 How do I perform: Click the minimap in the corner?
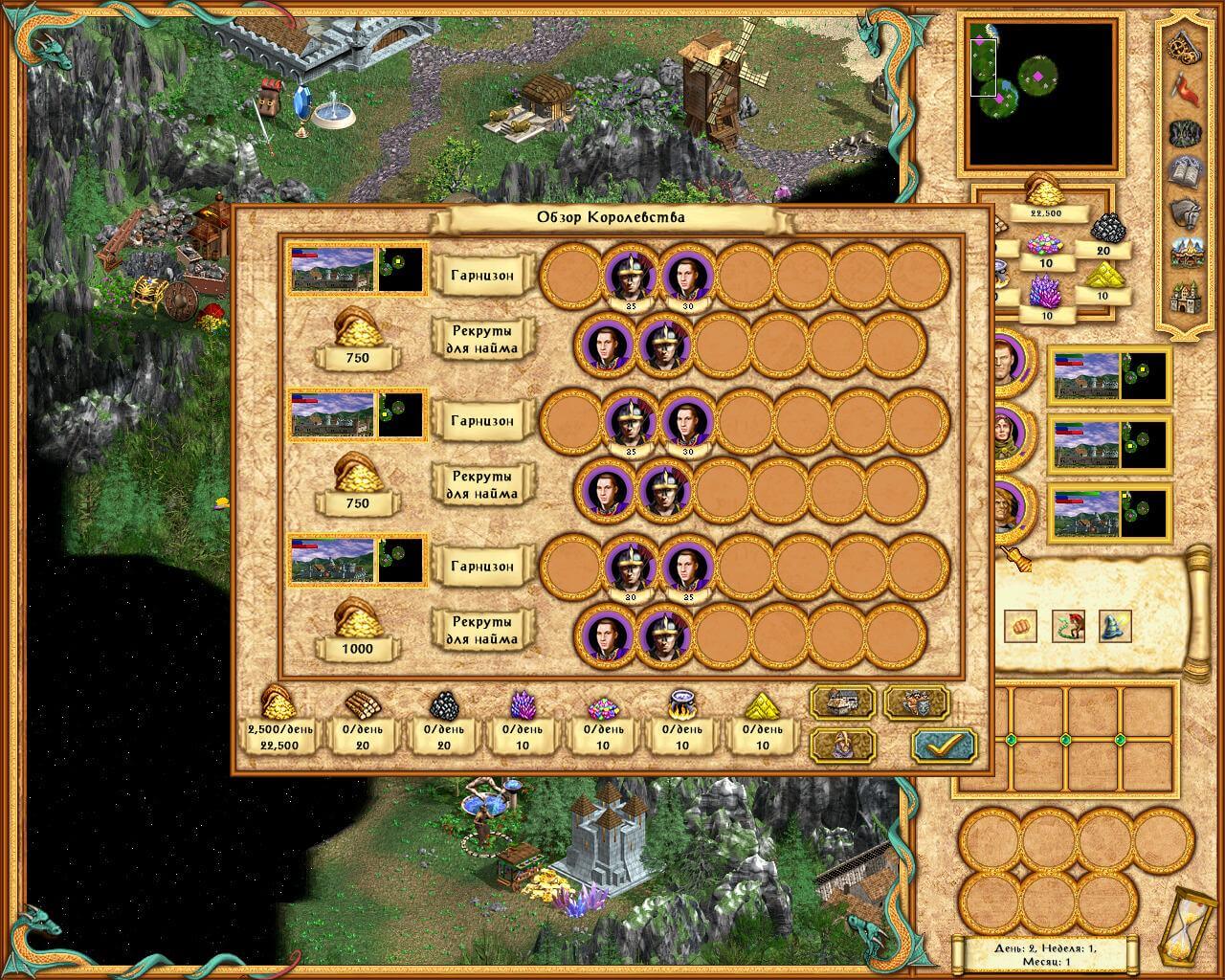tap(1040, 93)
